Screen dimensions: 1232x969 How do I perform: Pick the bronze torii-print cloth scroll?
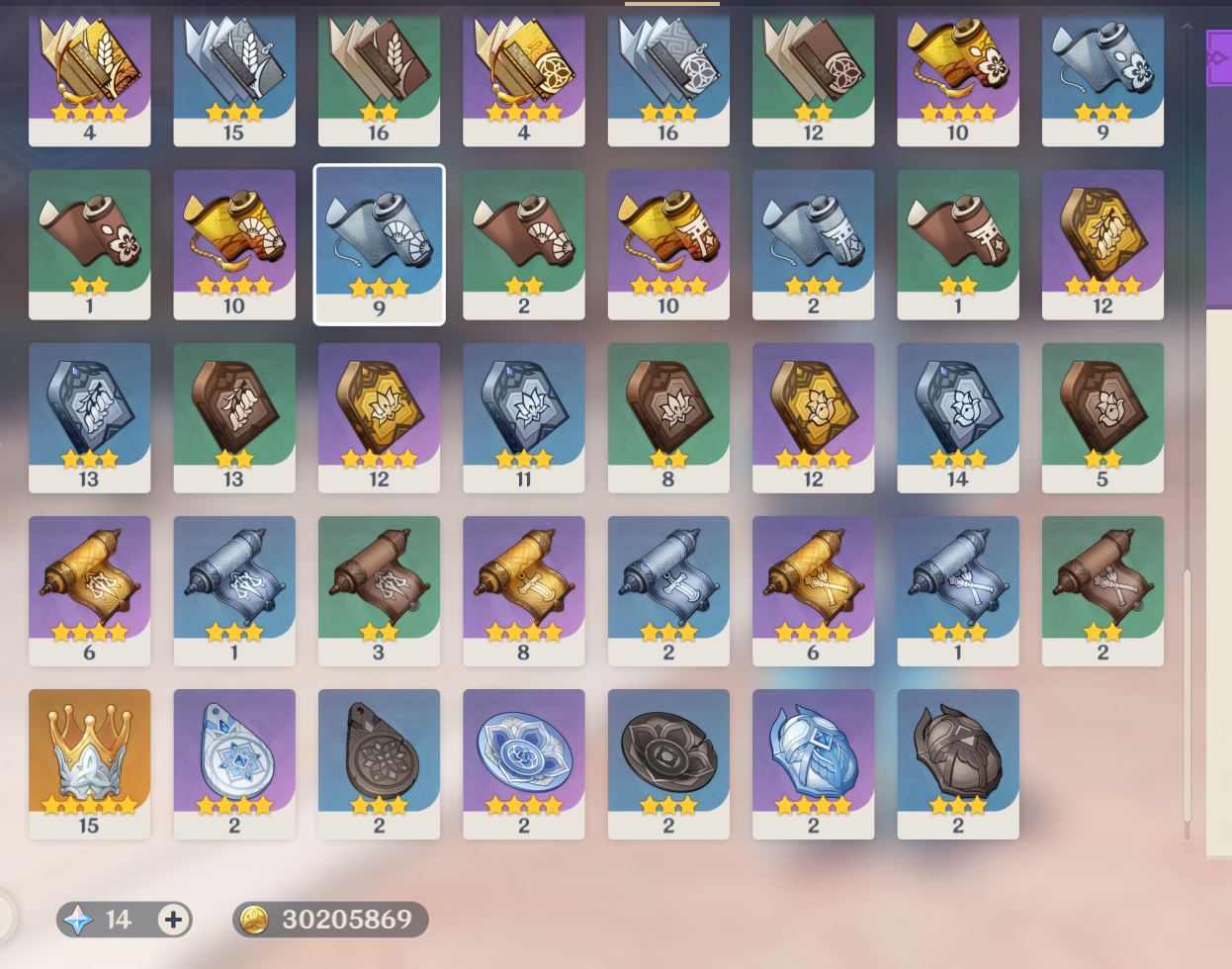tap(957, 244)
